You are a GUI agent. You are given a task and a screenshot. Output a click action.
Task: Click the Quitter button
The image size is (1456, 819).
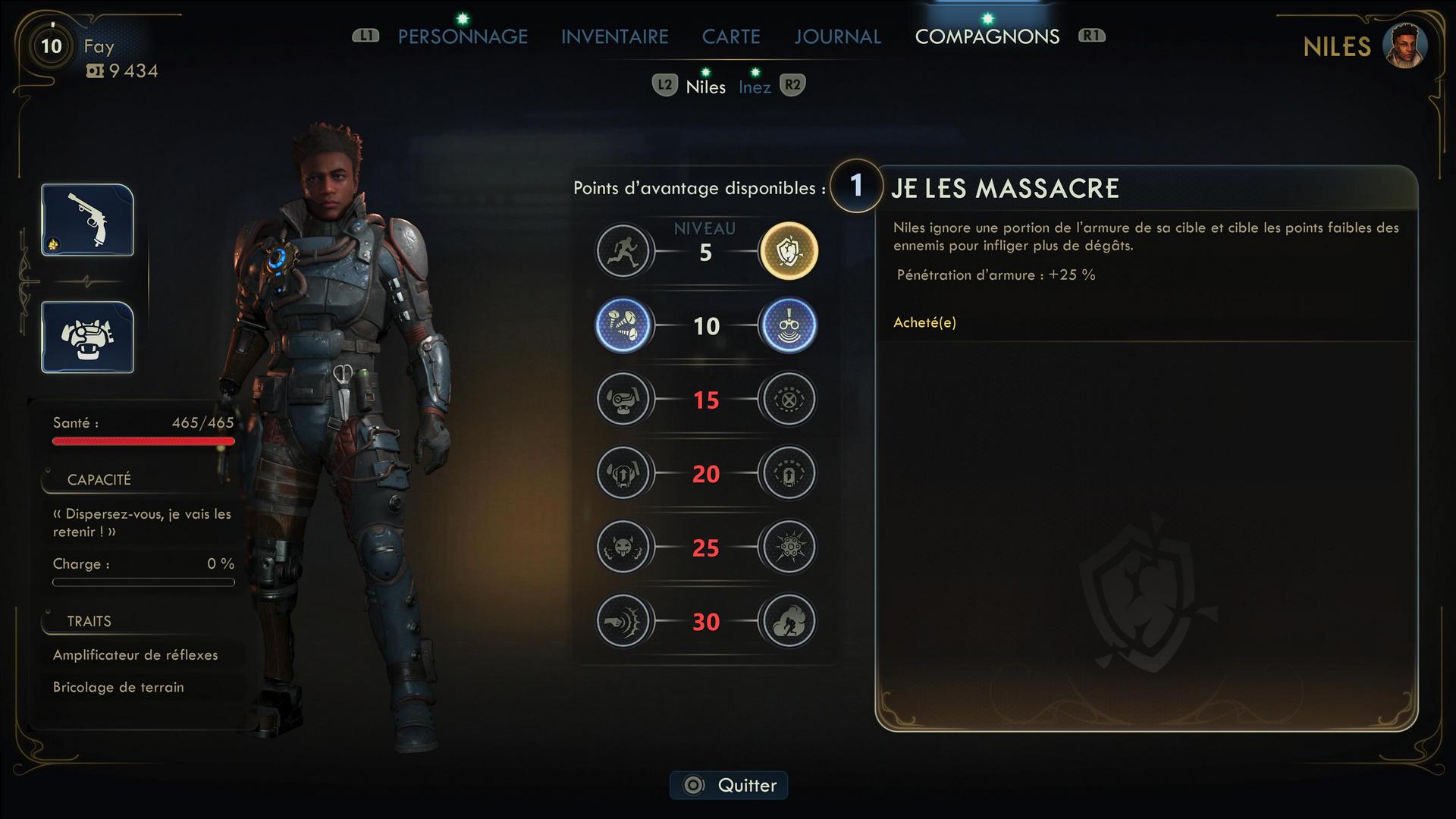click(x=729, y=785)
